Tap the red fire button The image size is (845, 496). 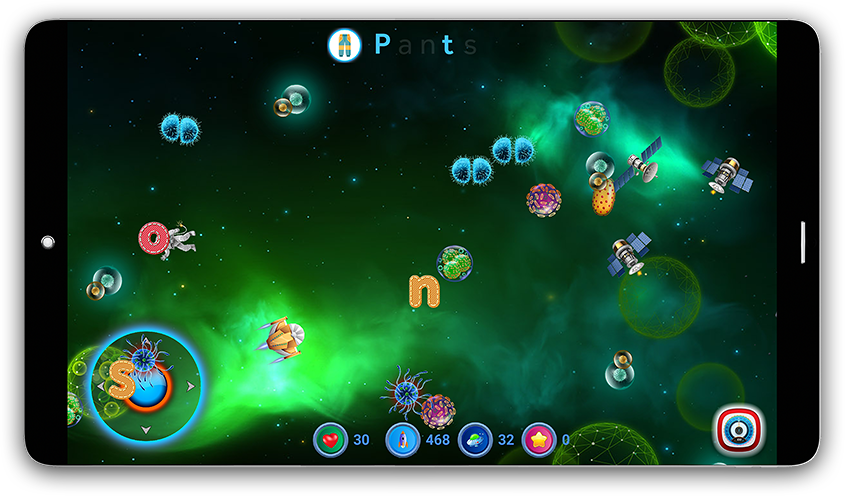pos(740,430)
